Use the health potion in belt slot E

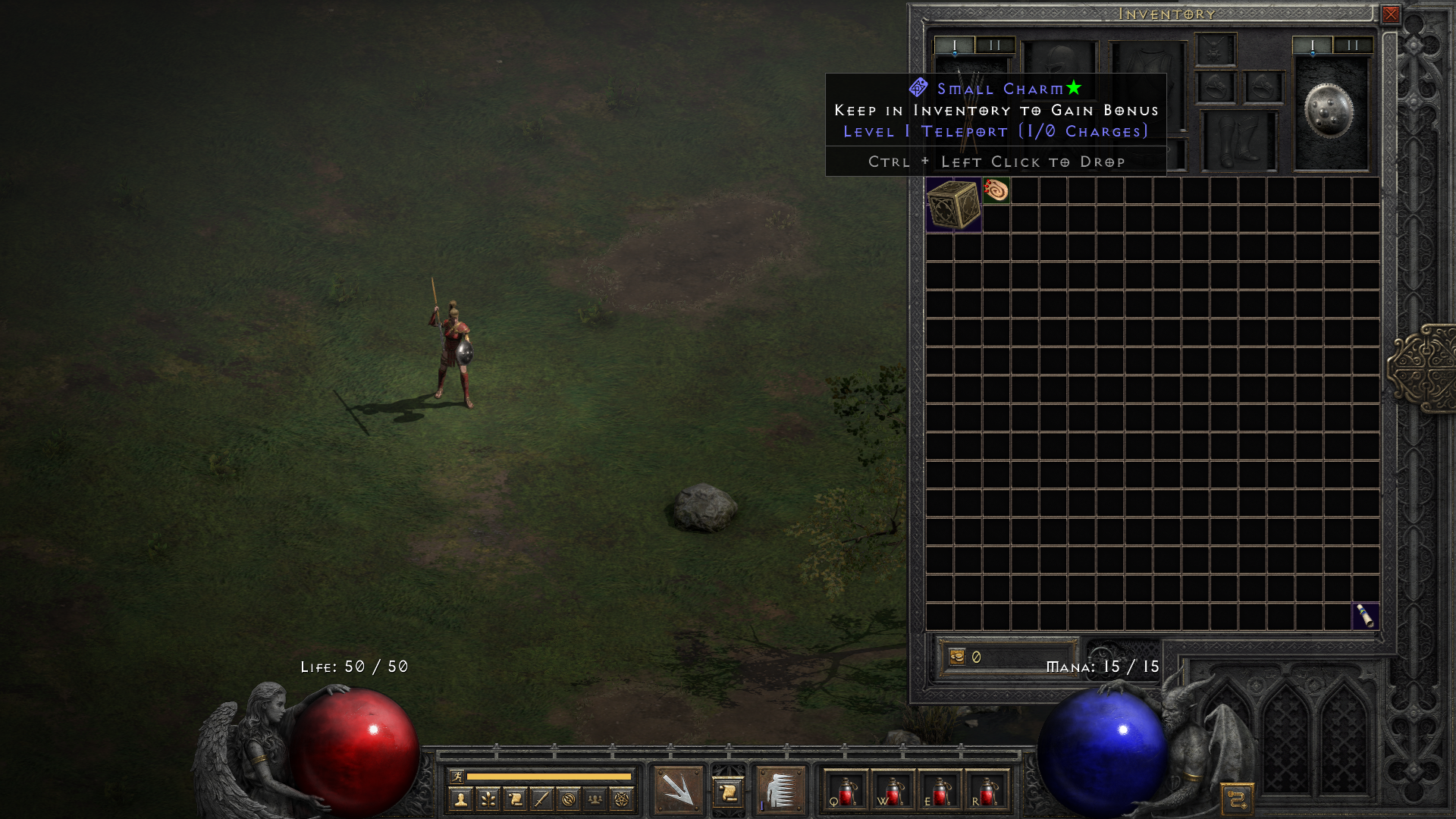(x=940, y=791)
